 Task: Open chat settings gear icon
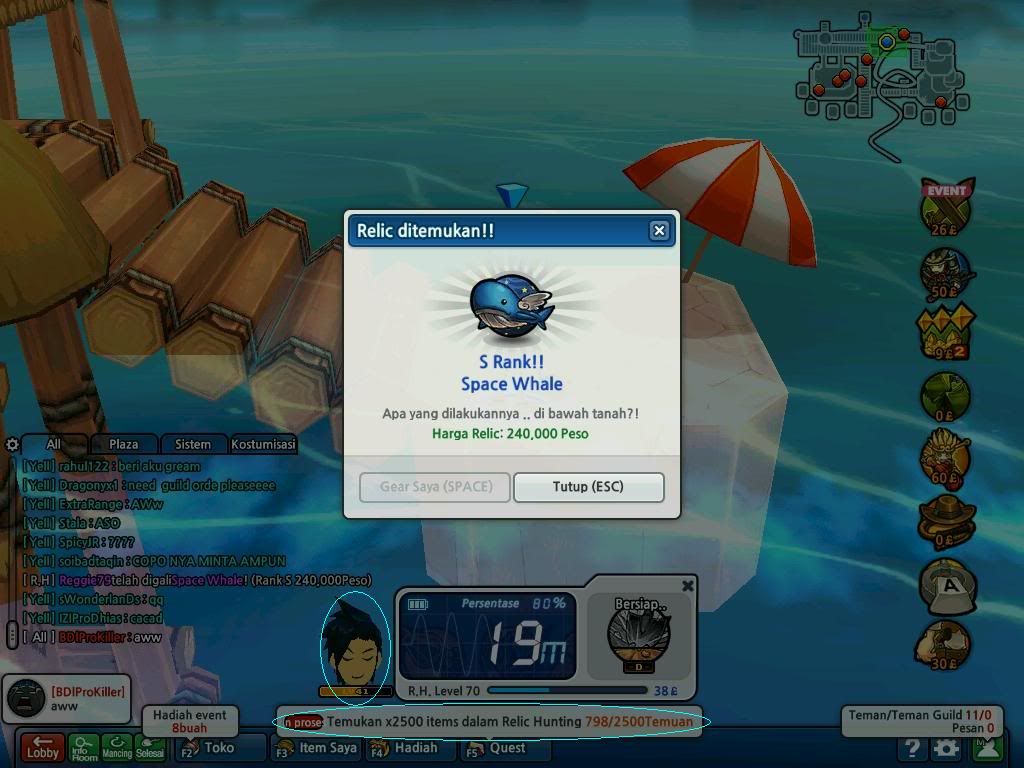[x=12, y=444]
